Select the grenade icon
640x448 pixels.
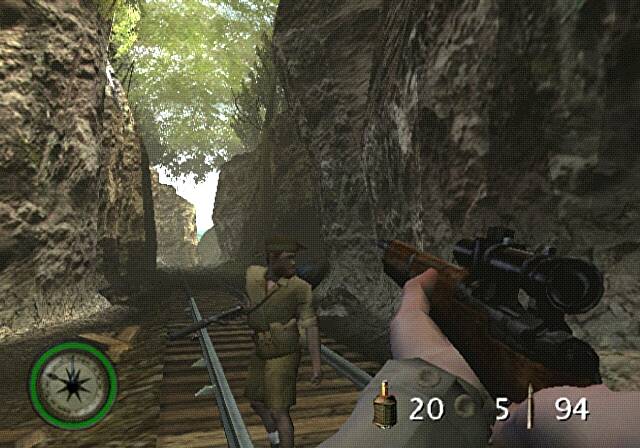[x=385, y=407]
